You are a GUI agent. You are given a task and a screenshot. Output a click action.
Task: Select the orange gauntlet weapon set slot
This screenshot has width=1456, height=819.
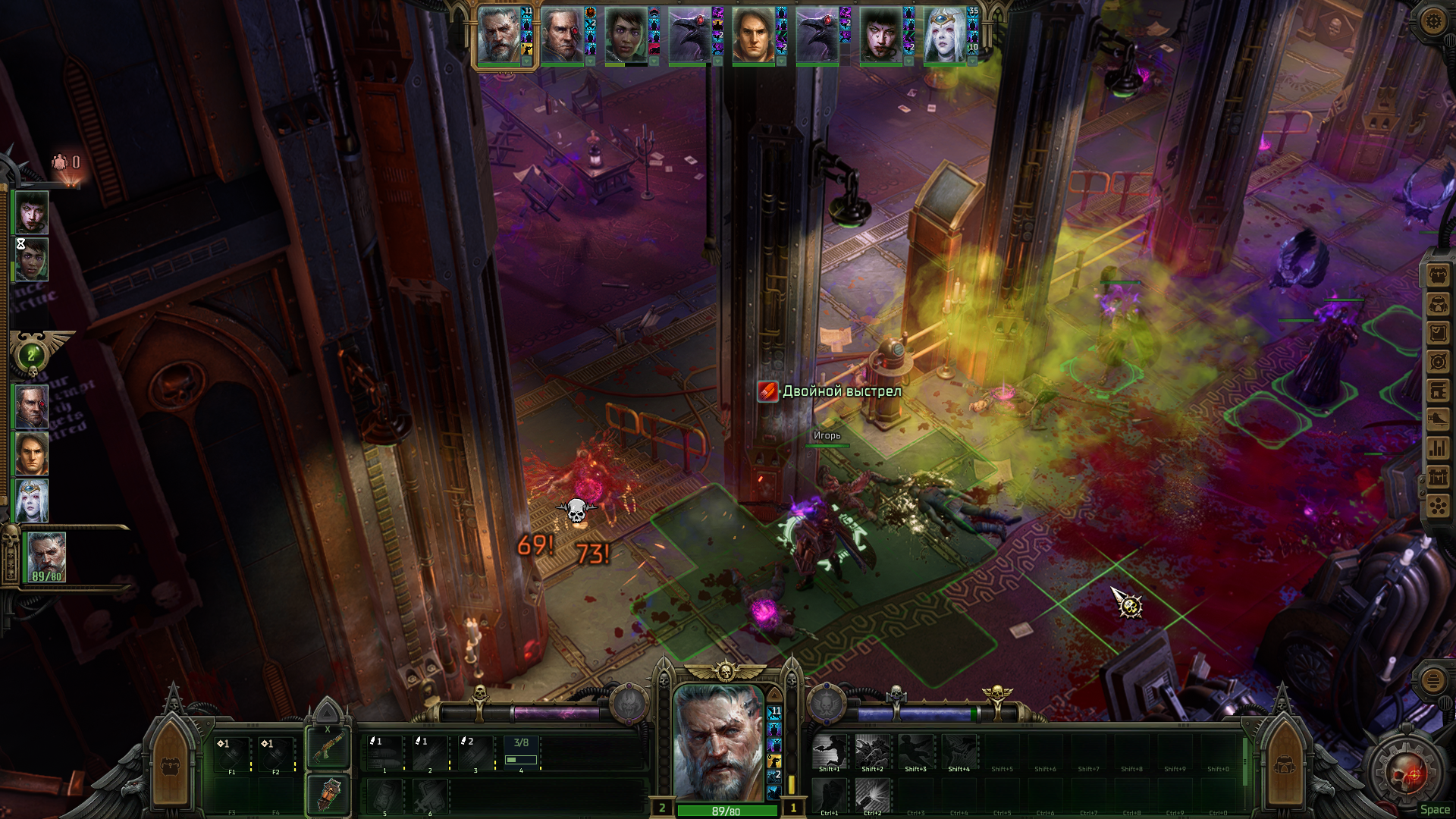point(328,795)
